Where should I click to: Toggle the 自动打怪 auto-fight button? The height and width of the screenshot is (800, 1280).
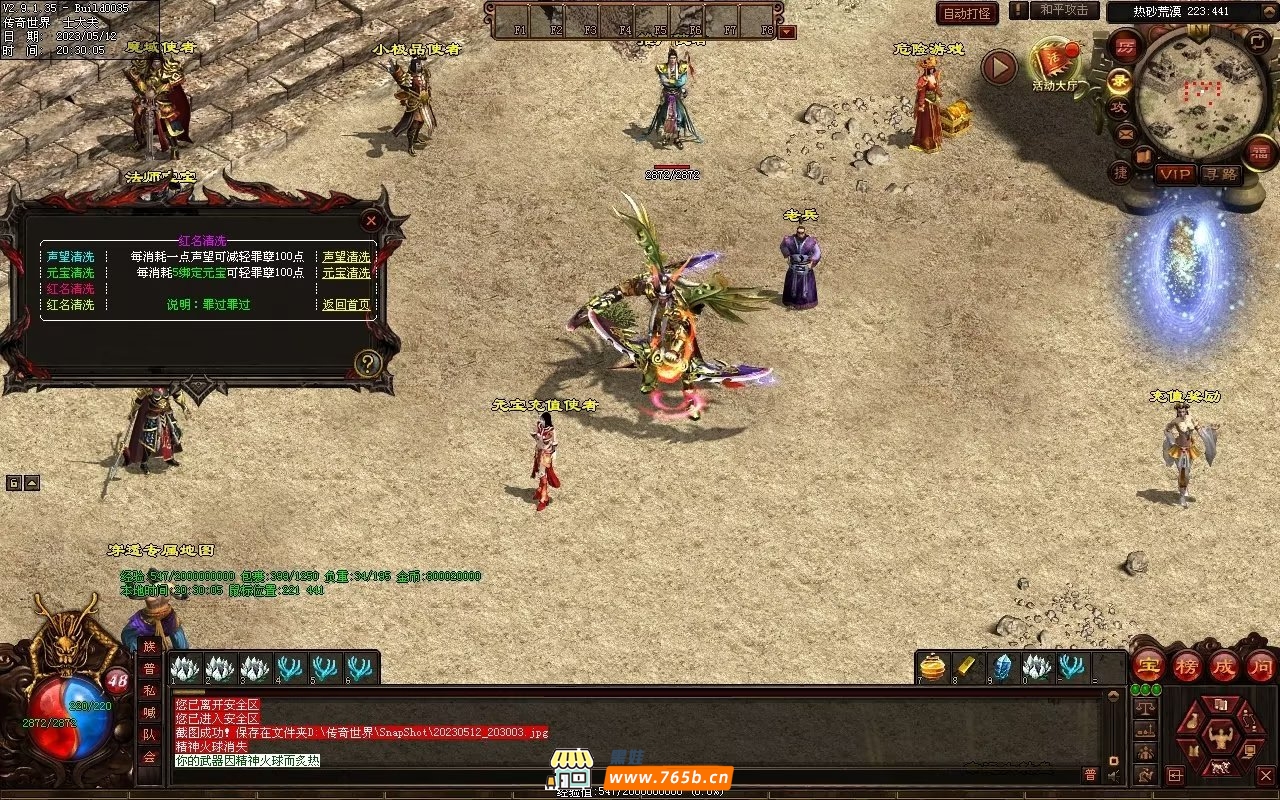967,13
